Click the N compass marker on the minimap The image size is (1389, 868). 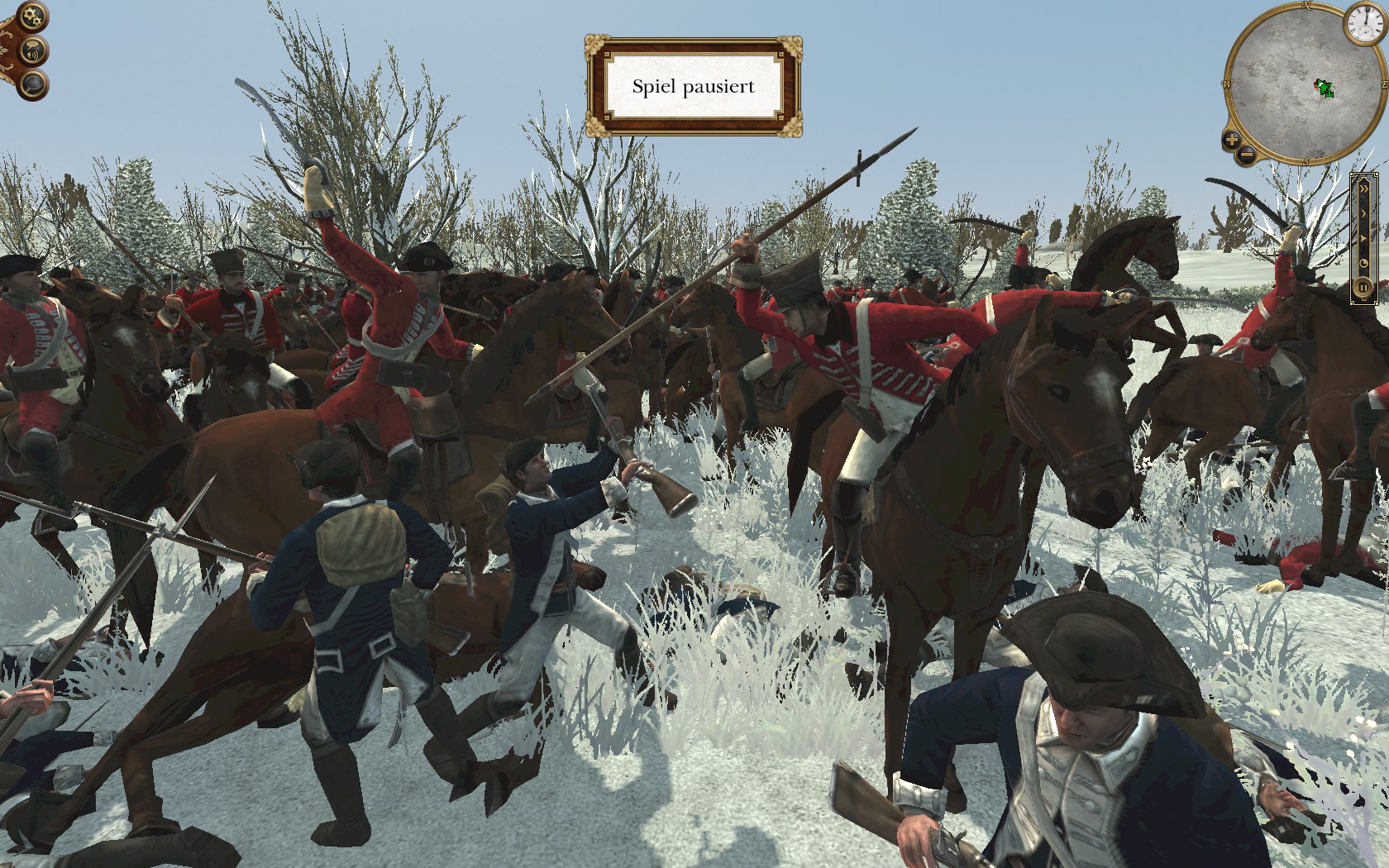tap(1306, 6)
